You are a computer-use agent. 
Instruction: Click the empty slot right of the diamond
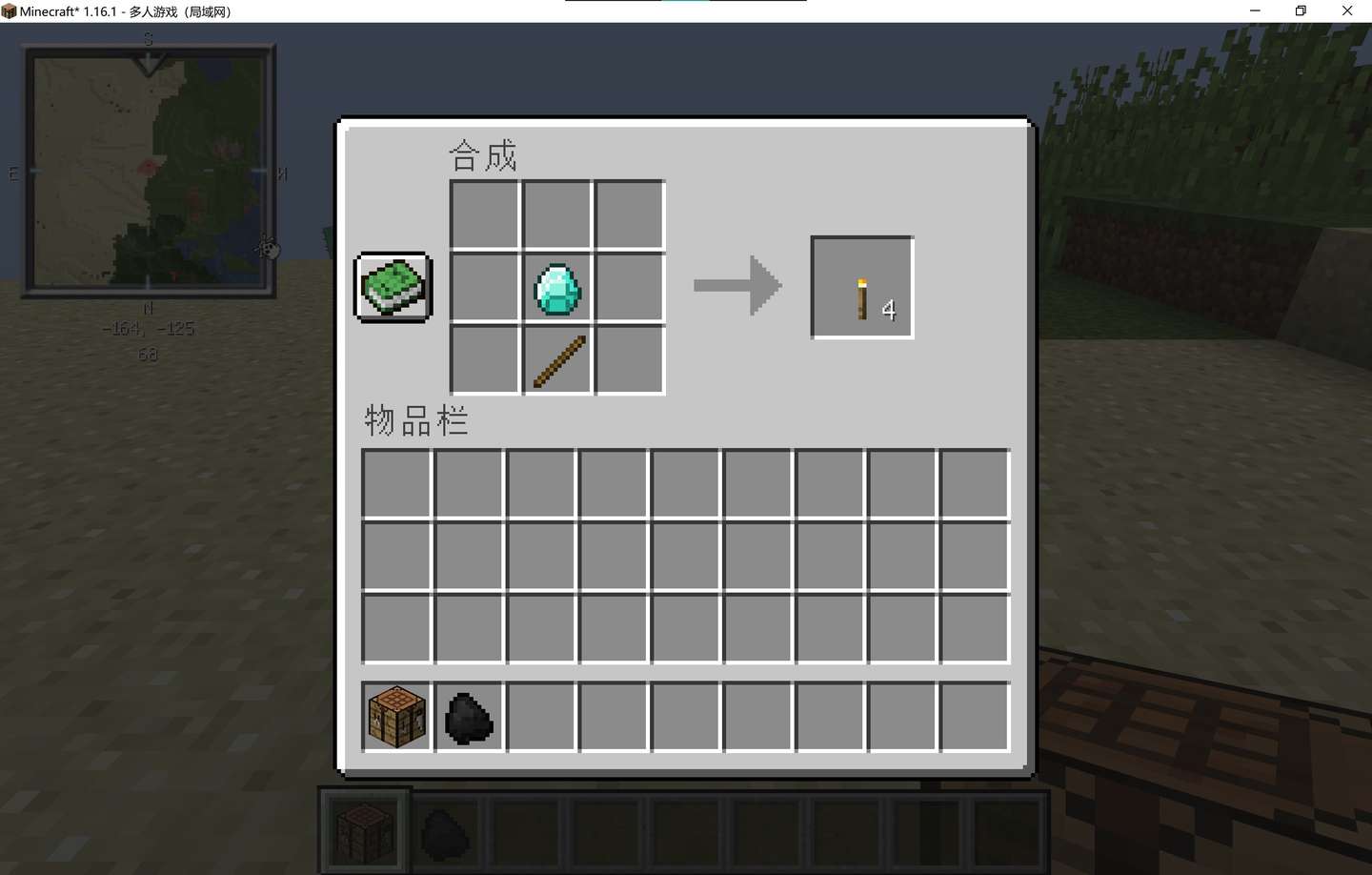(x=629, y=287)
